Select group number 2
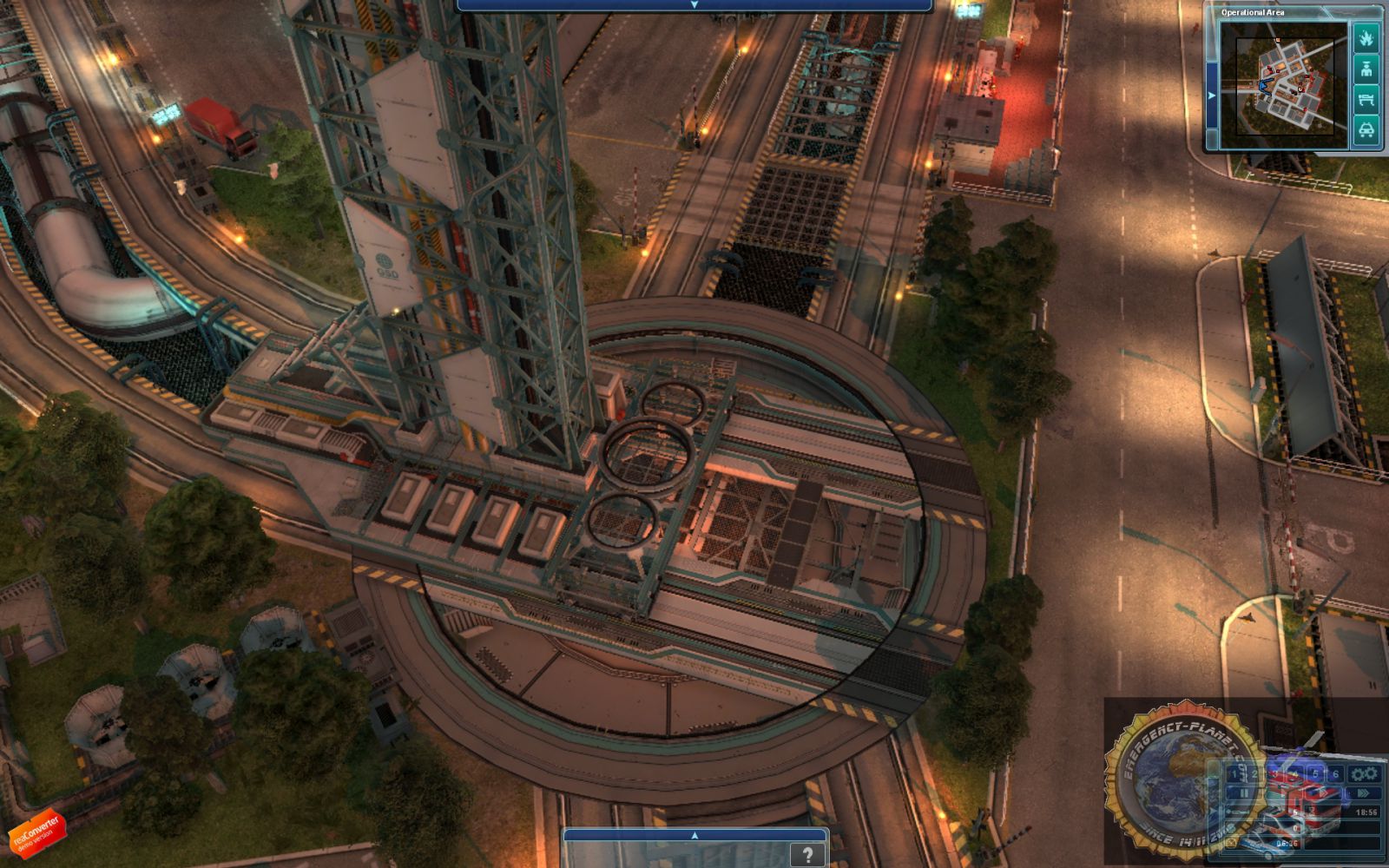 click(x=1254, y=773)
